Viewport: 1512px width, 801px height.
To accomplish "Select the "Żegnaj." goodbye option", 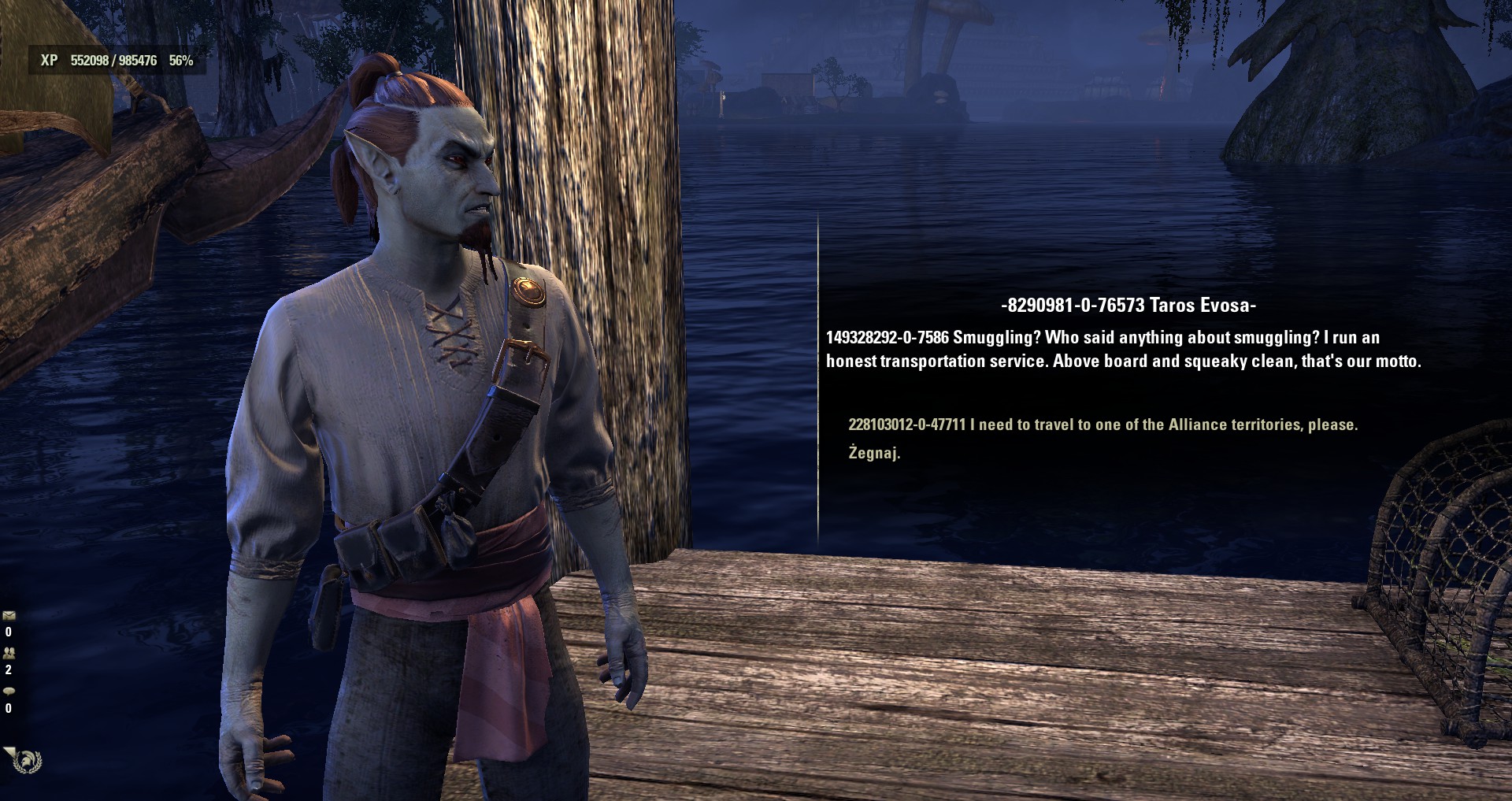I will point(873,453).
